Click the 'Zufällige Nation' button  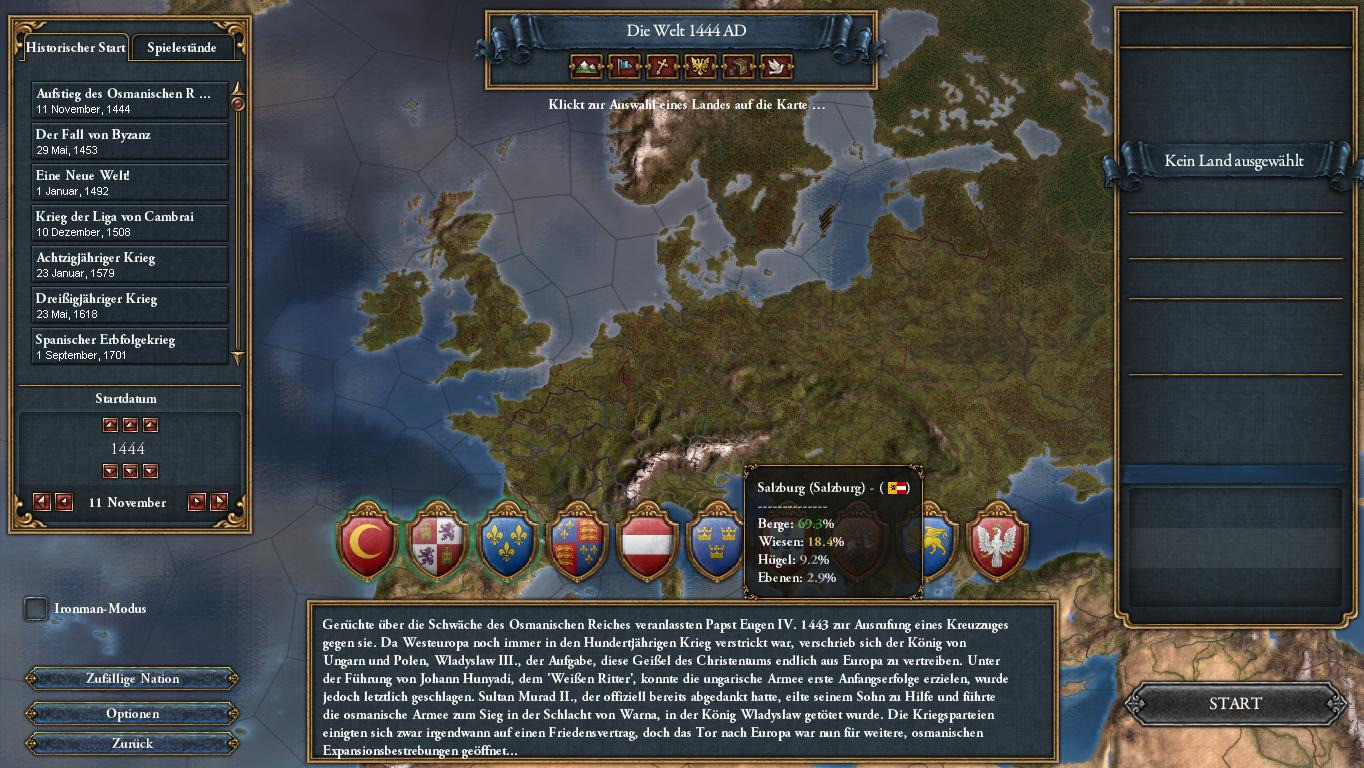pos(132,679)
